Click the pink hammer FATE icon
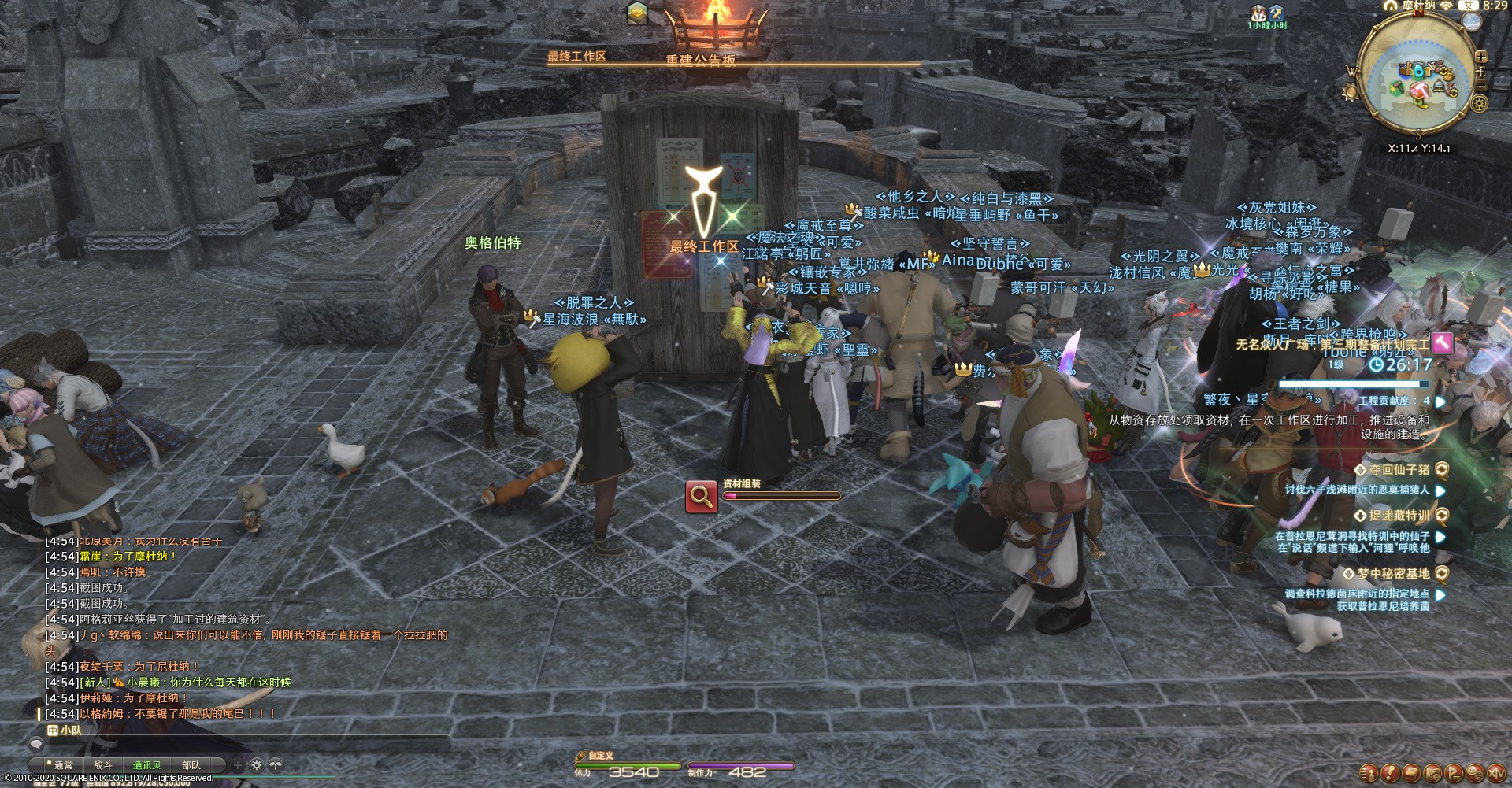The height and width of the screenshot is (788, 1512). click(x=1443, y=342)
